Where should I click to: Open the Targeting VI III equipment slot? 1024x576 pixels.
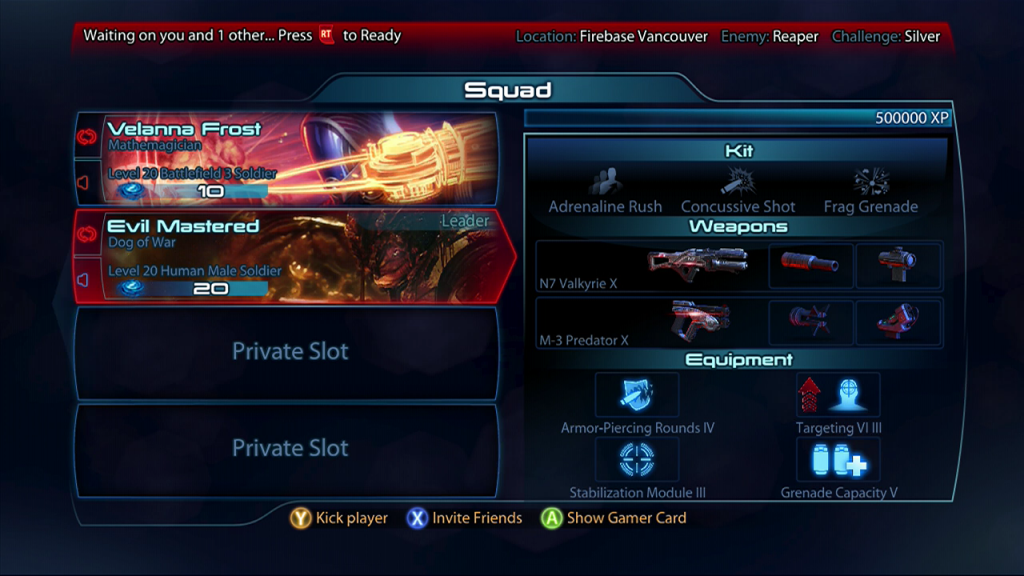coord(838,395)
